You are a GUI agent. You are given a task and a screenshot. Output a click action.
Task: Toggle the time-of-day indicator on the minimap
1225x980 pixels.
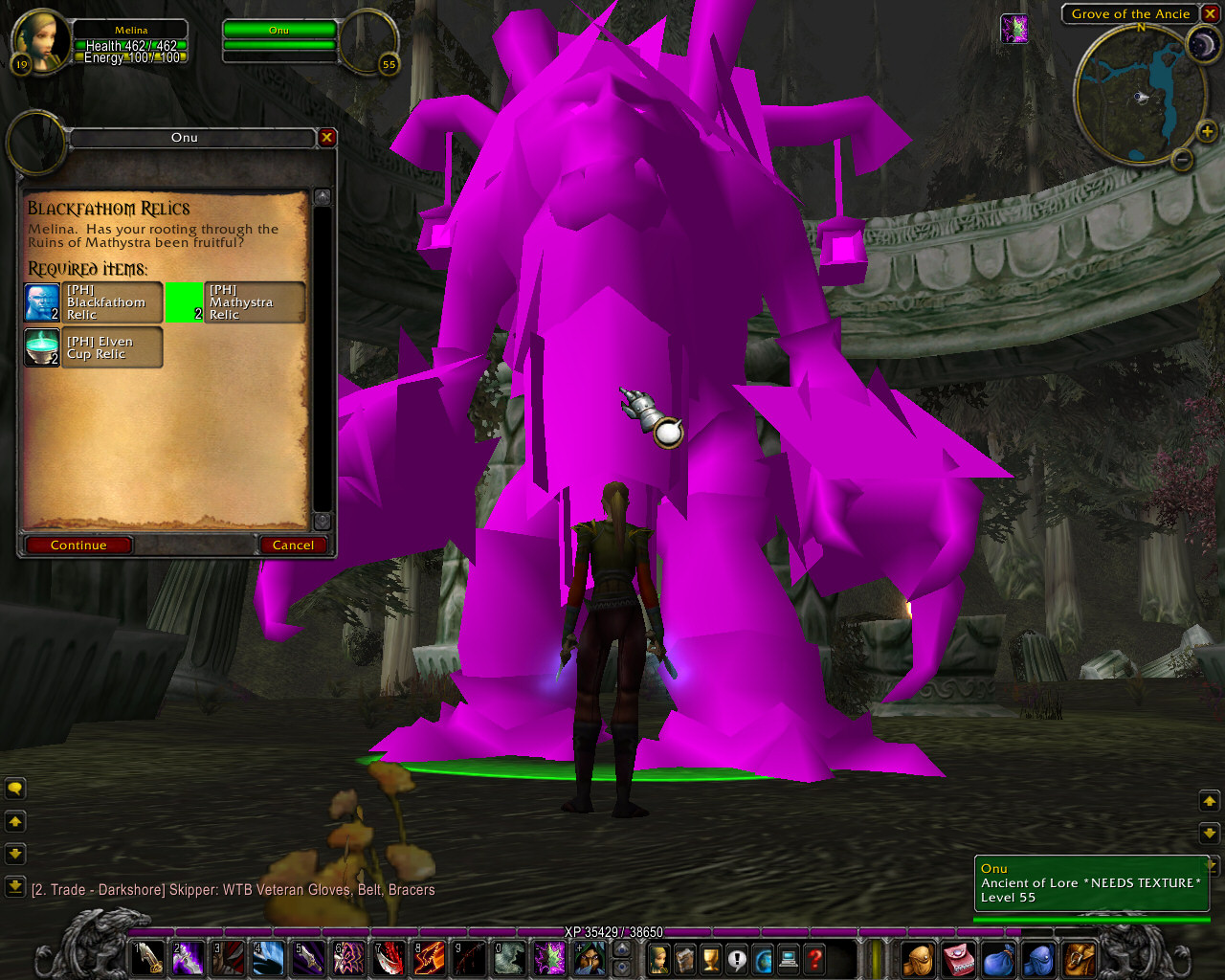[x=1202, y=43]
